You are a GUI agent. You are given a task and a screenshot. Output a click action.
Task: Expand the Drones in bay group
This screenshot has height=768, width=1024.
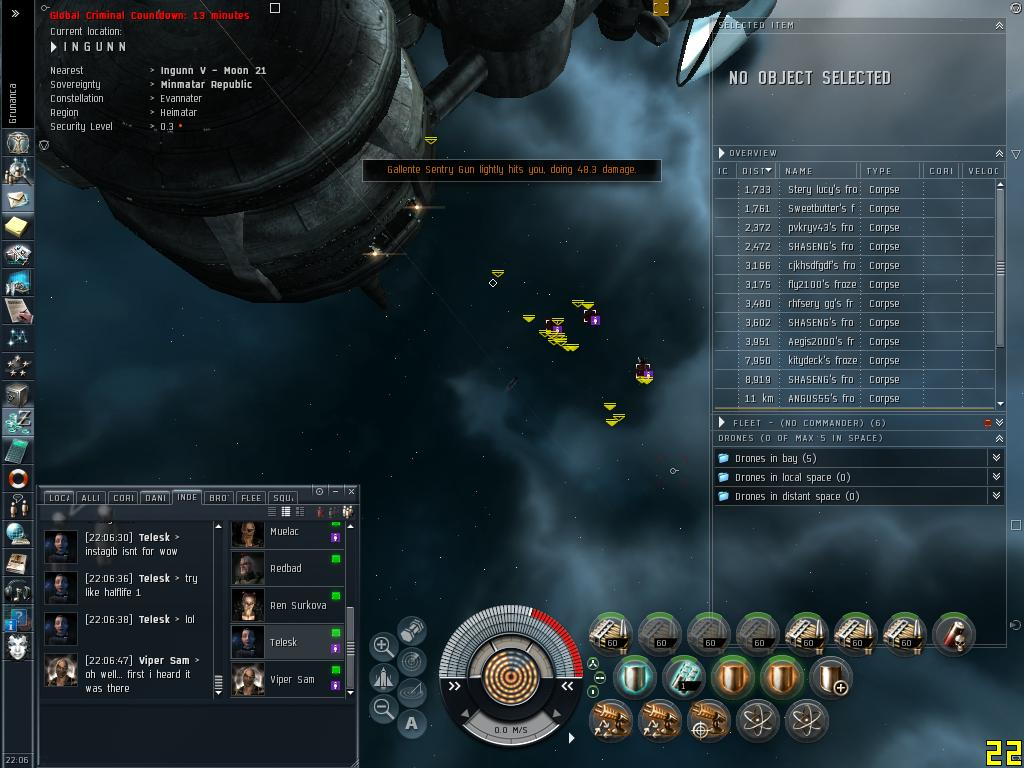pyautogui.click(x=996, y=458)
